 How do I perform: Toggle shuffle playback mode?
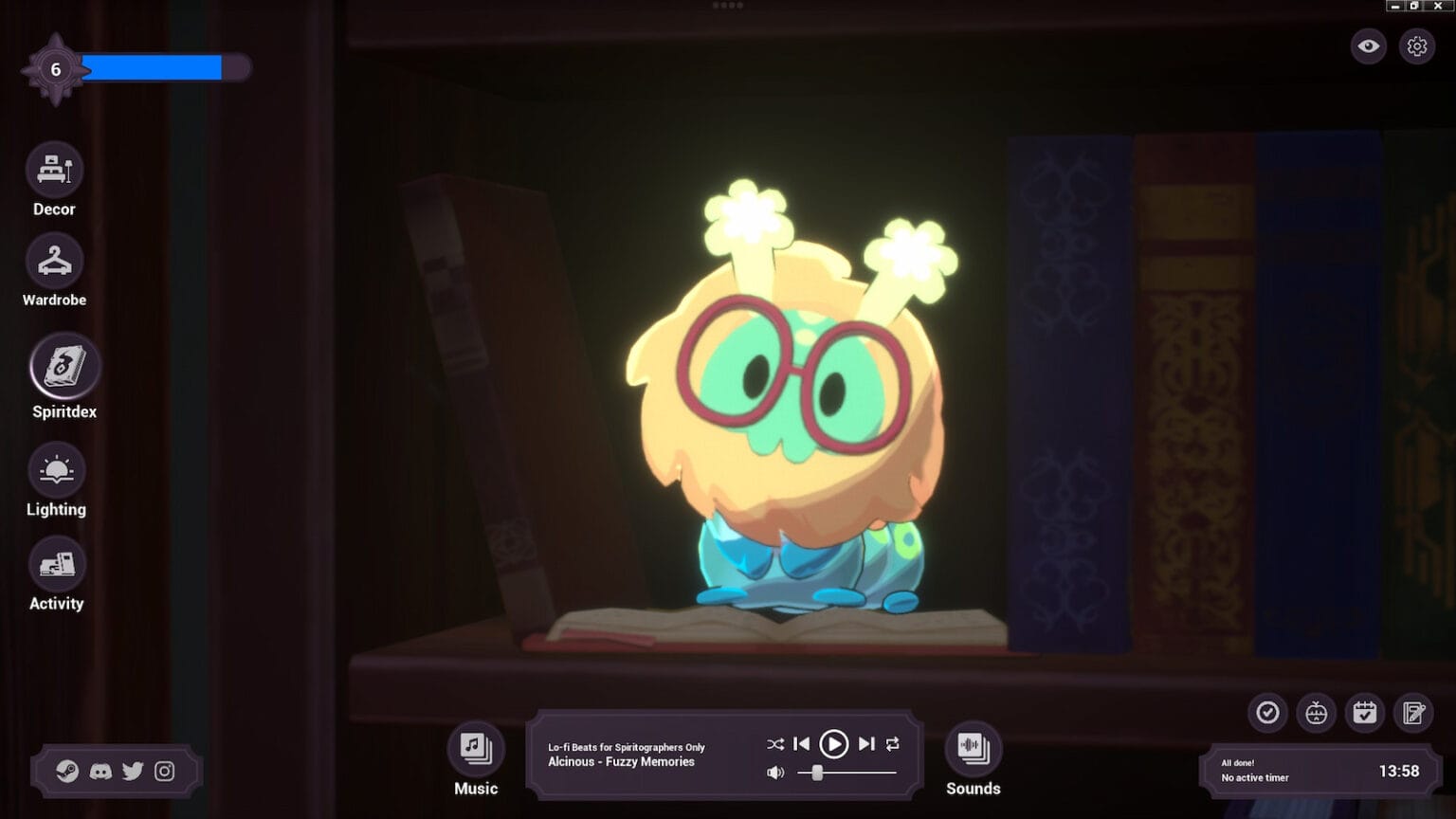point(774,744)
